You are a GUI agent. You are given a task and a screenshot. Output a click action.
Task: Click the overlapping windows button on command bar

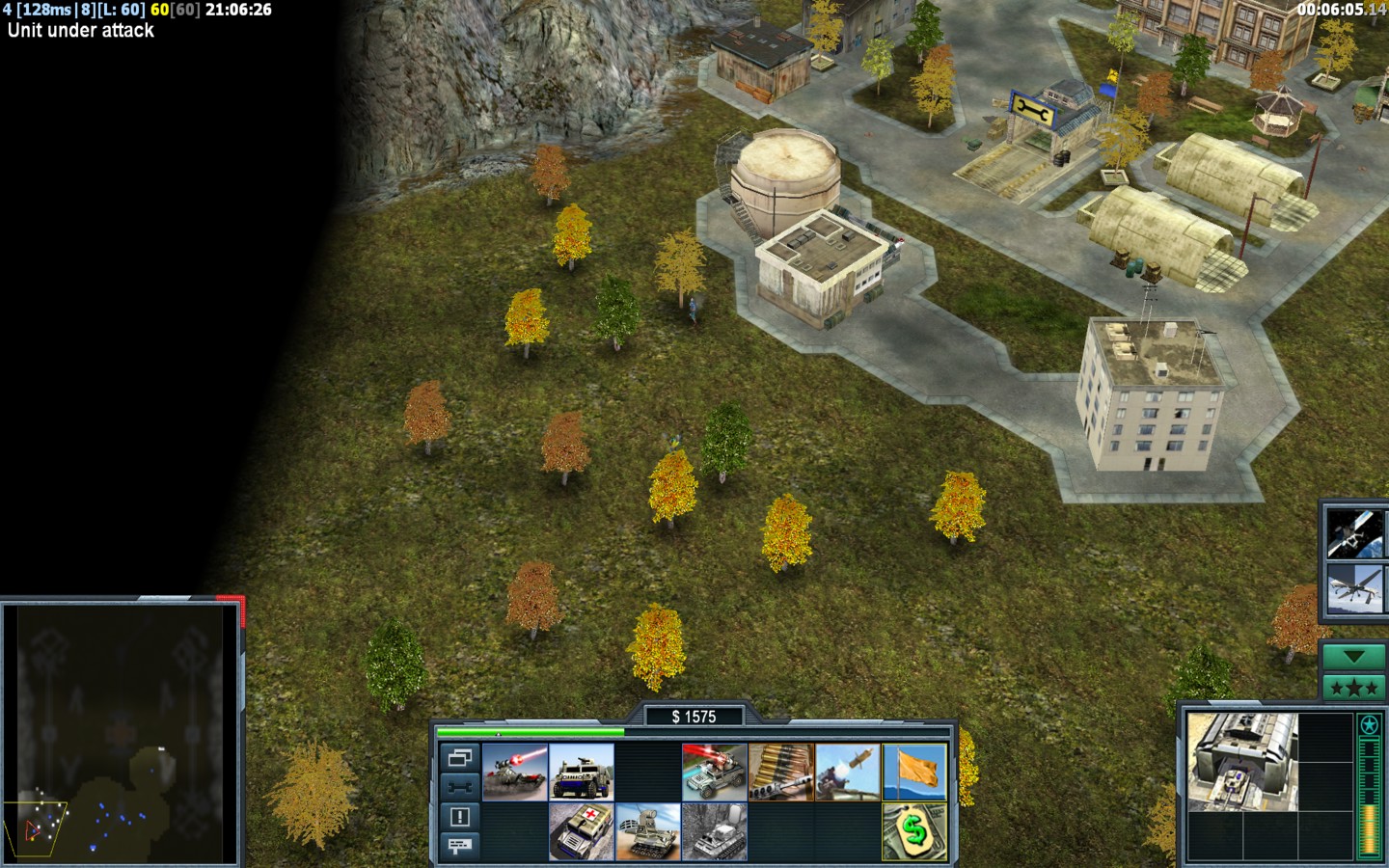tap(460, 758)
